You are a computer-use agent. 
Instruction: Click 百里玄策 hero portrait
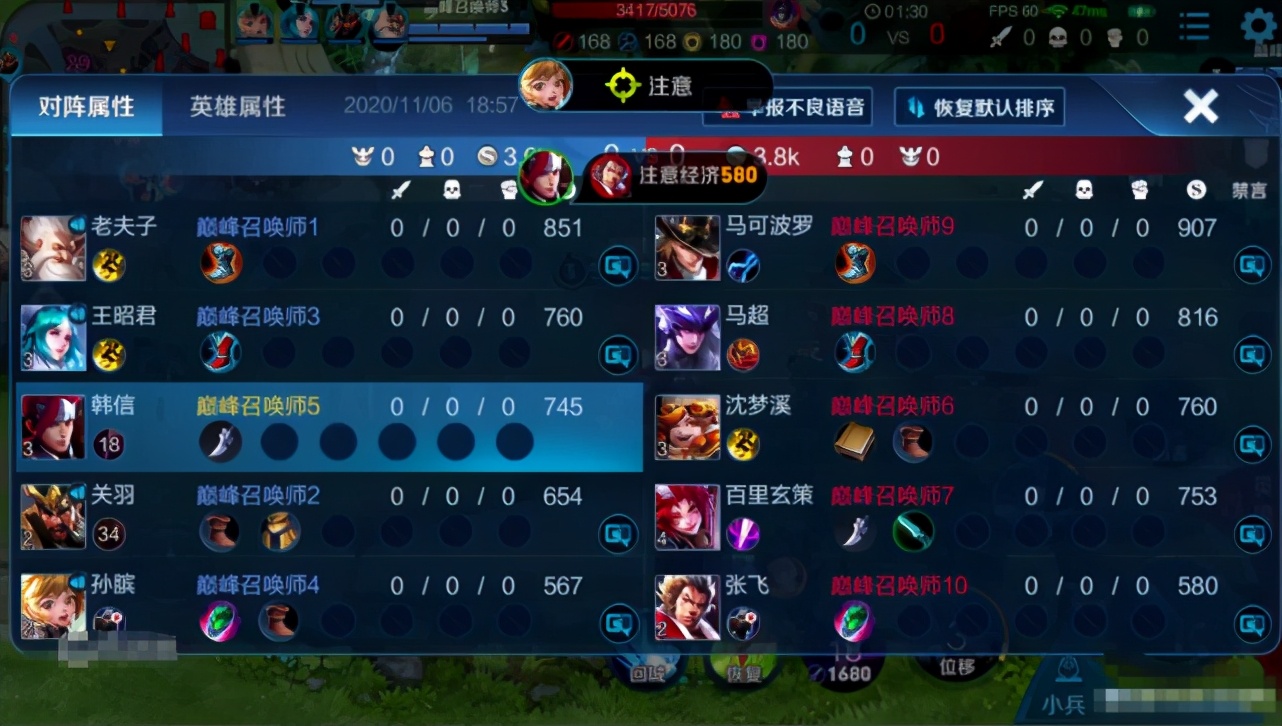tap(687, 516)
